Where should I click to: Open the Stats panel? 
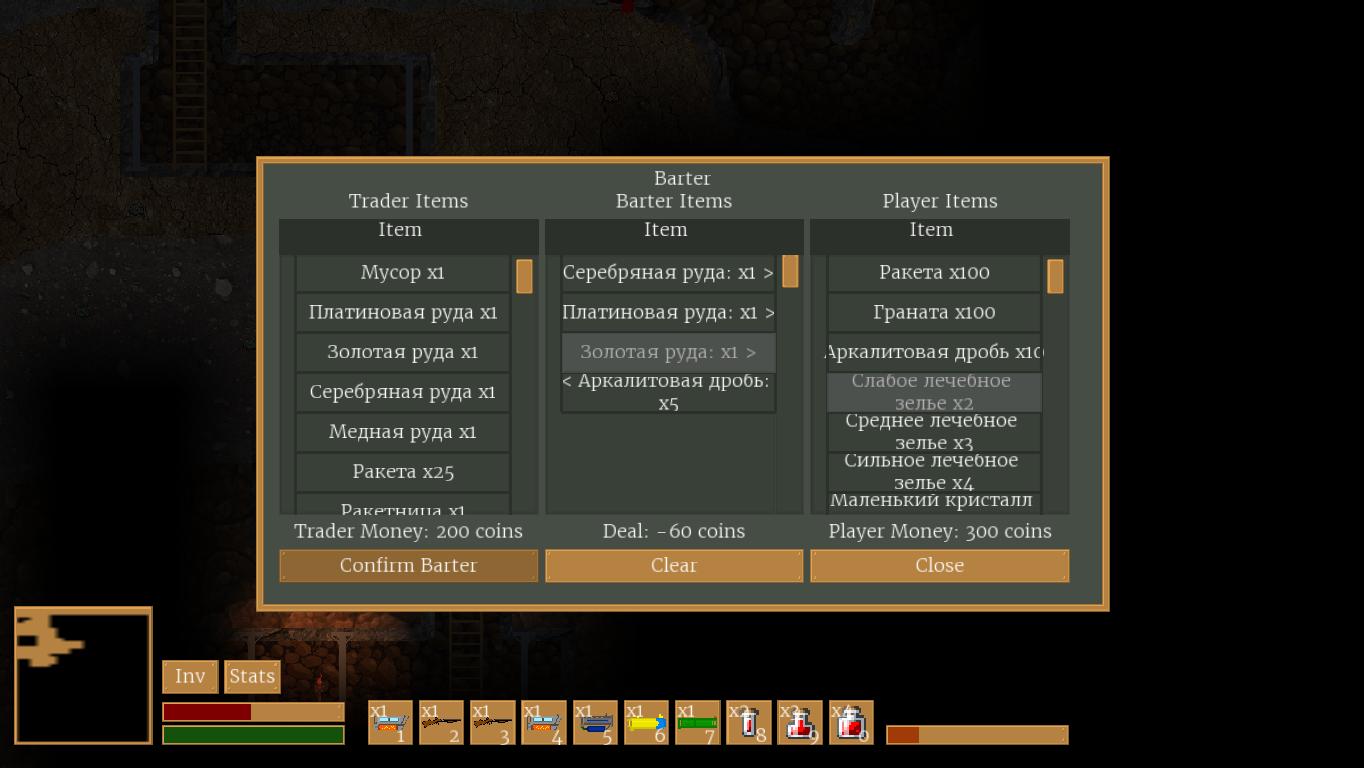coord(252,677)
